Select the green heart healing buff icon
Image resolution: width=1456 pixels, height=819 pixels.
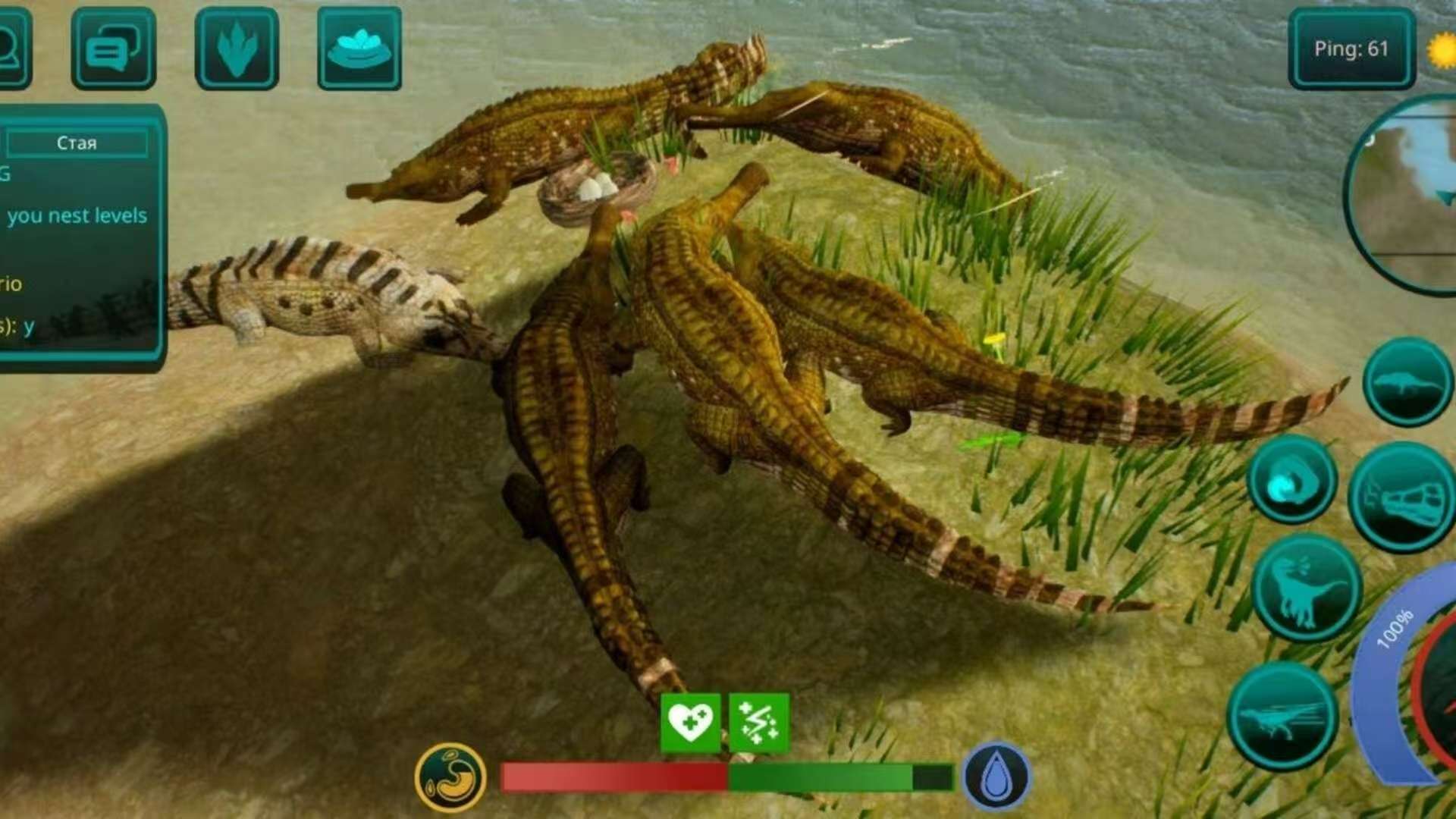click(x=690, y=722)
